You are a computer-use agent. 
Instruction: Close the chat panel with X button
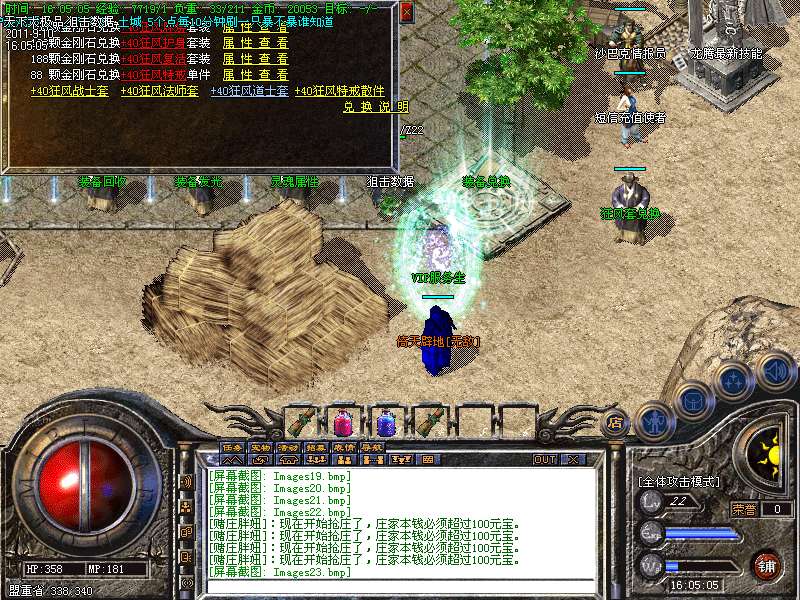click(x=573, y=459)
